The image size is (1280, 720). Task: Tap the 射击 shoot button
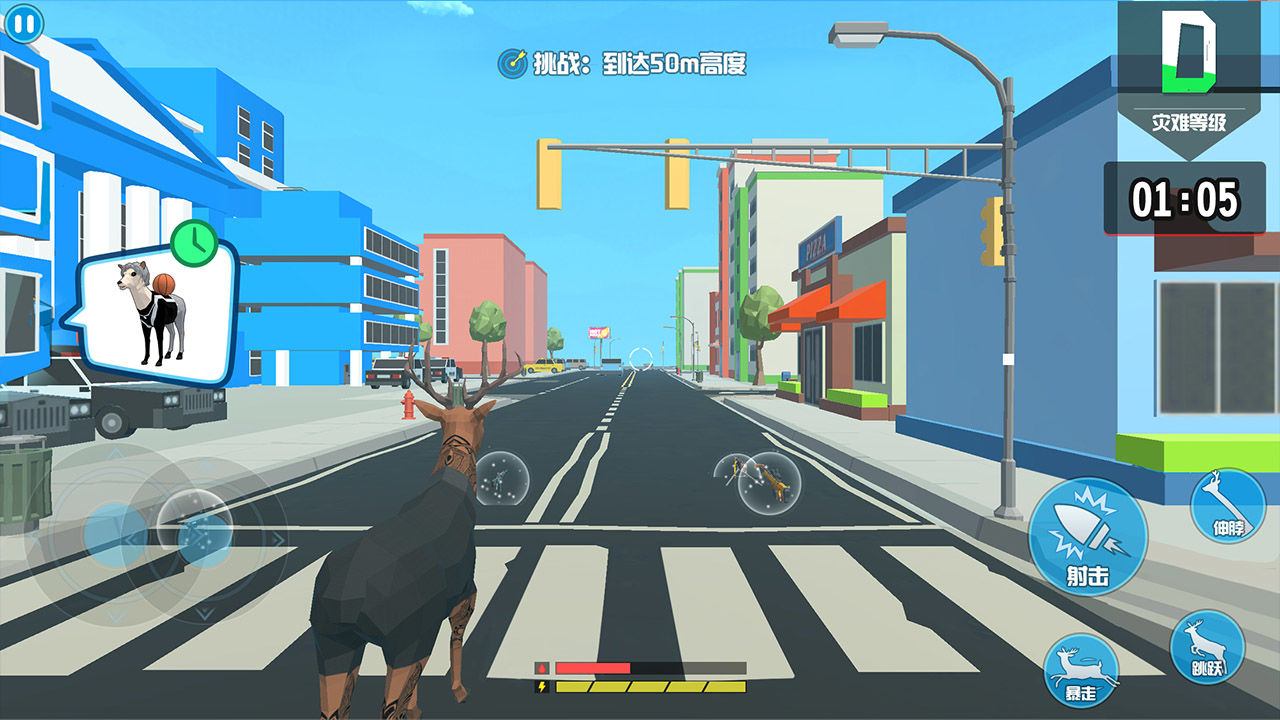click(1088, 536)
